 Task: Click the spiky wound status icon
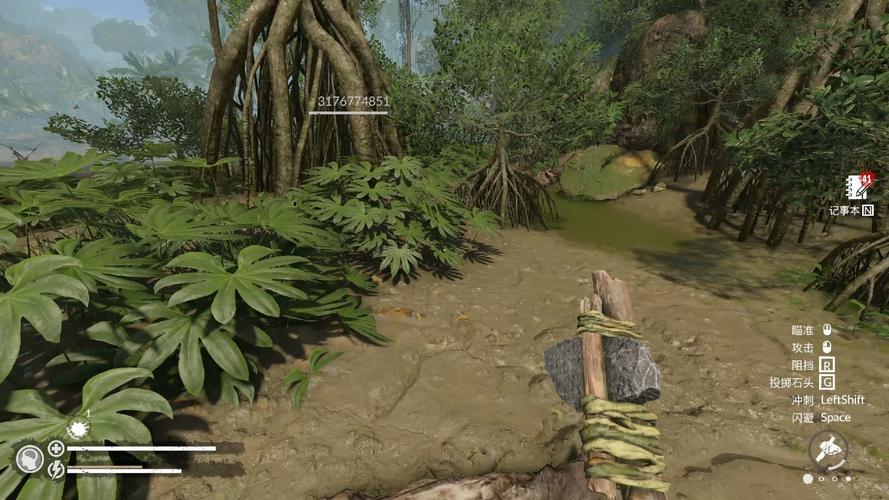tap(77, 429)
